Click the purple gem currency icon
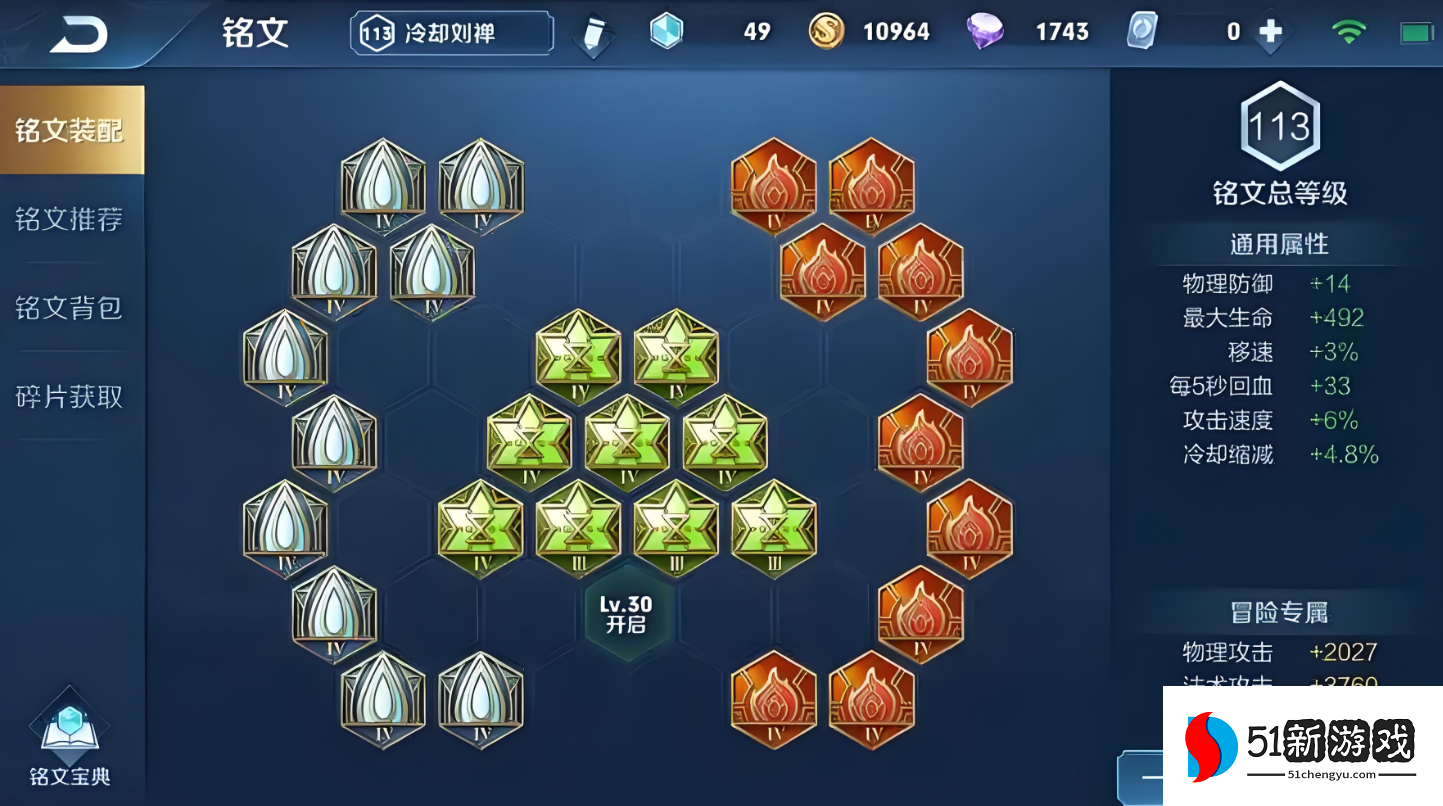Viewport: 1443px width, 806px height. pyautogui.click(x=986, y=30)
